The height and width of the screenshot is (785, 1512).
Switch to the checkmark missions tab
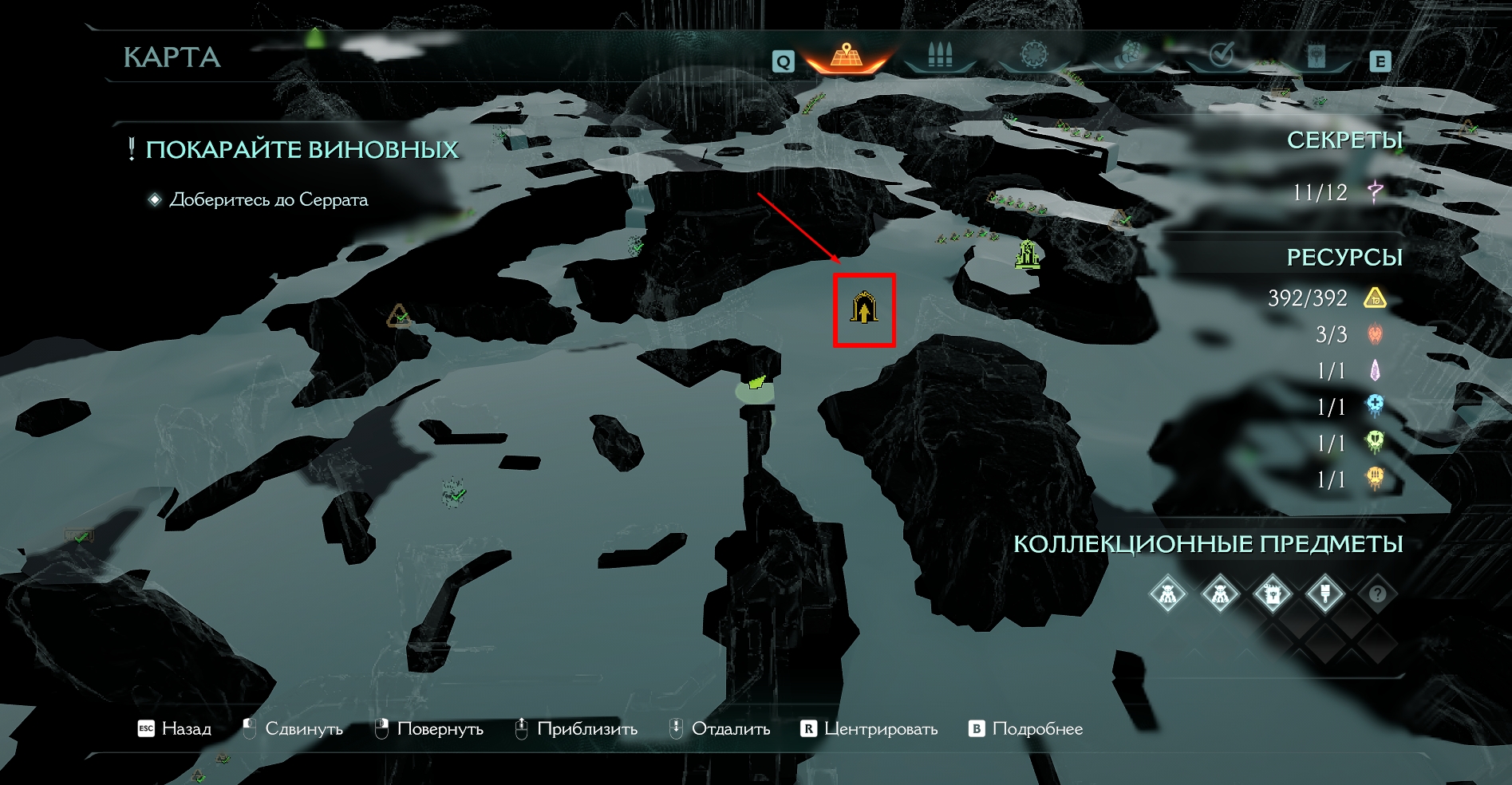point(1222,56)
